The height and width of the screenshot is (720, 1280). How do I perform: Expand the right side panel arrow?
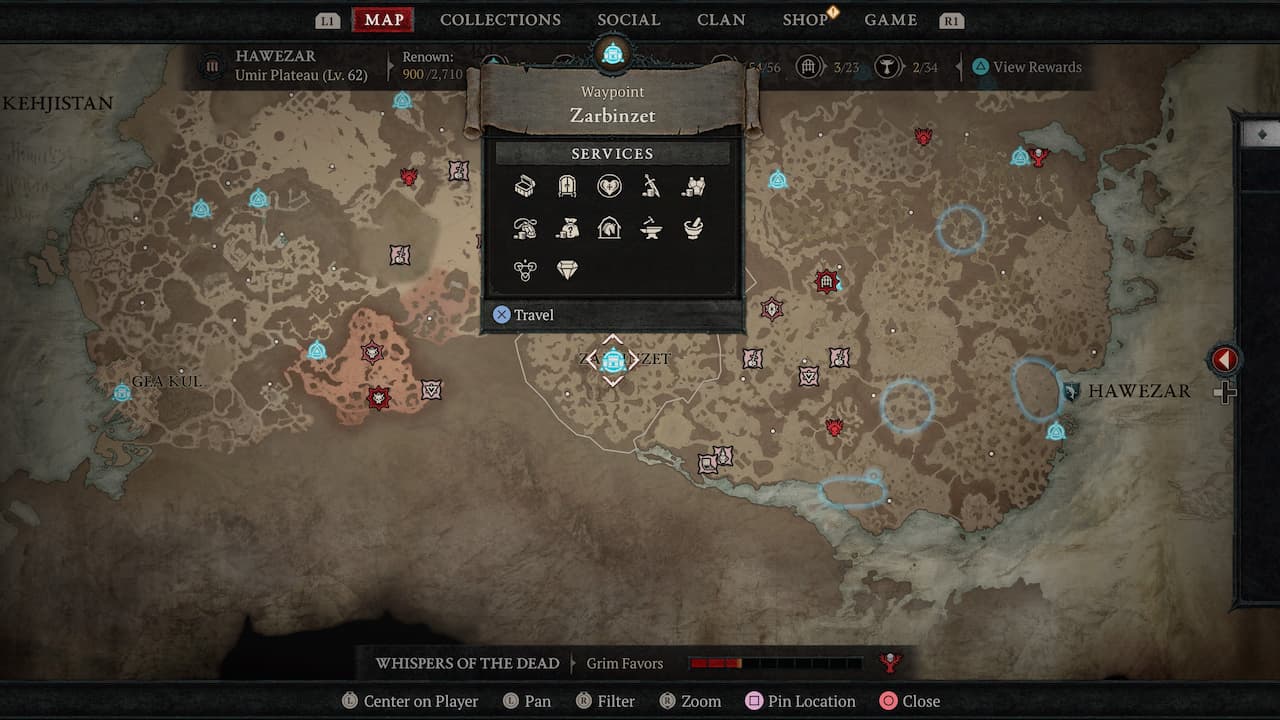(x=1224, y=360)
